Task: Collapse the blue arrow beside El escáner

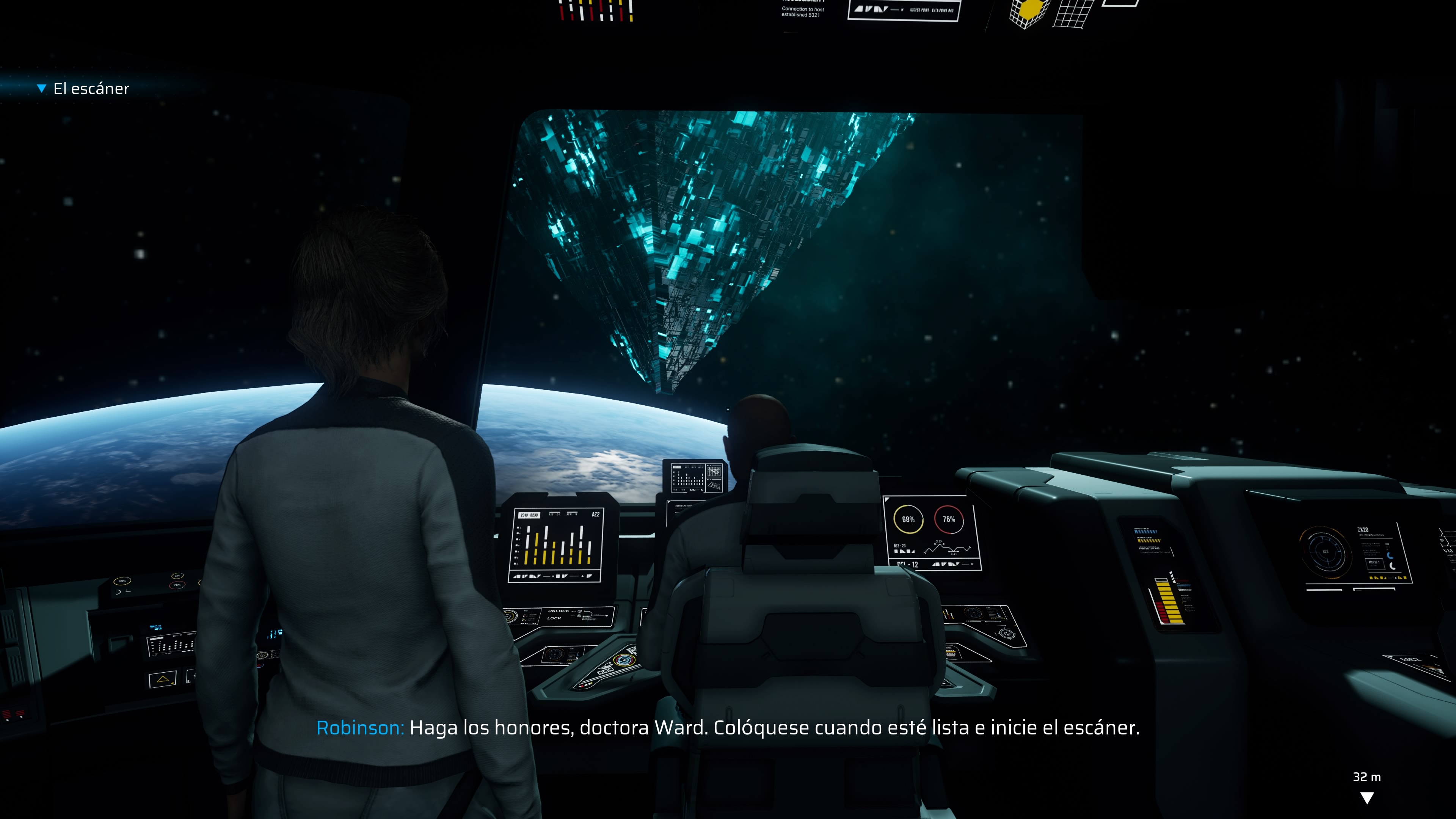Action: click(41, 88)
